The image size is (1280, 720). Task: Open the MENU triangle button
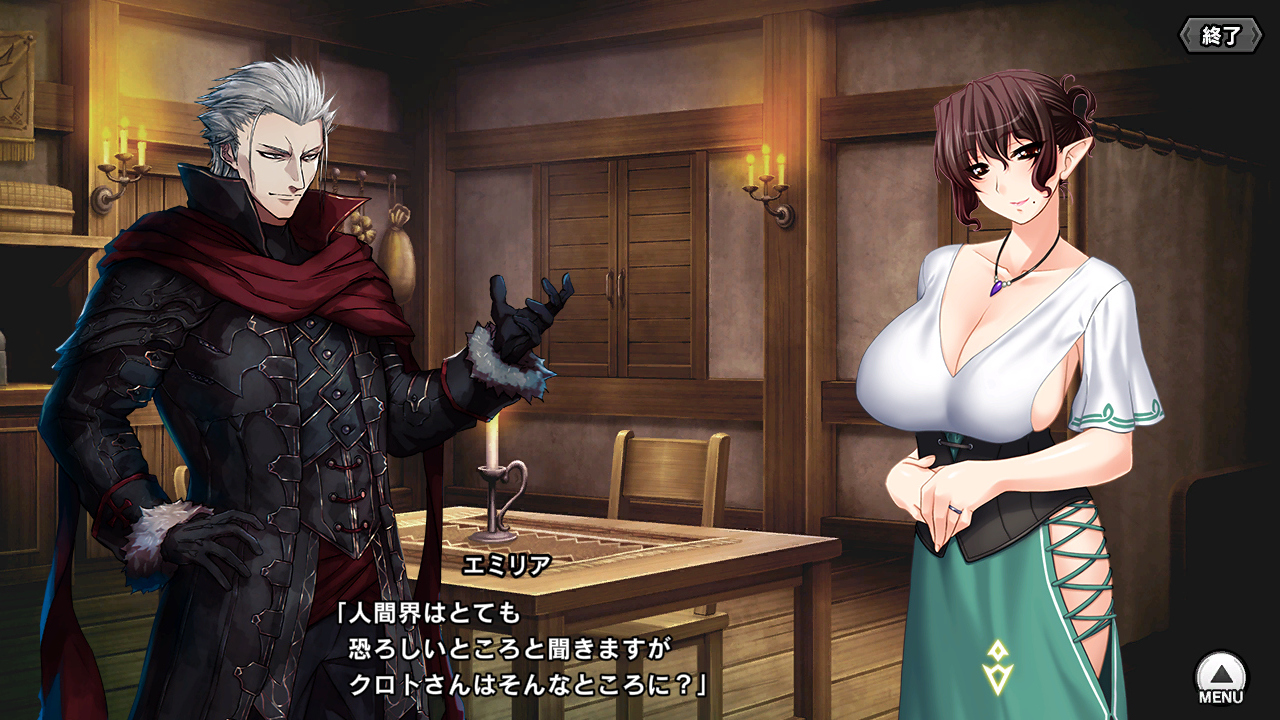coord(1221,675)
